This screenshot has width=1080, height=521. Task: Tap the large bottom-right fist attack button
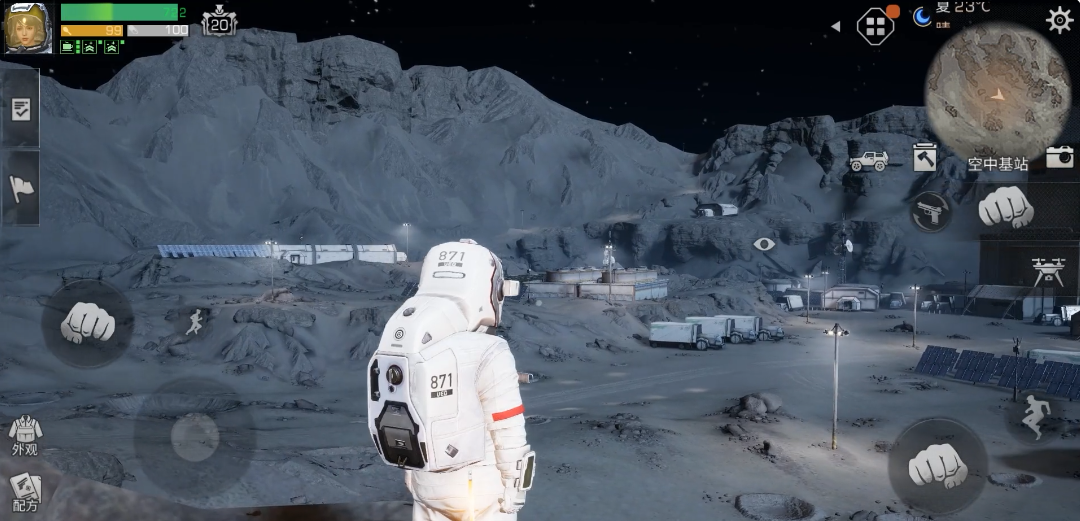[x=937, y=465]
